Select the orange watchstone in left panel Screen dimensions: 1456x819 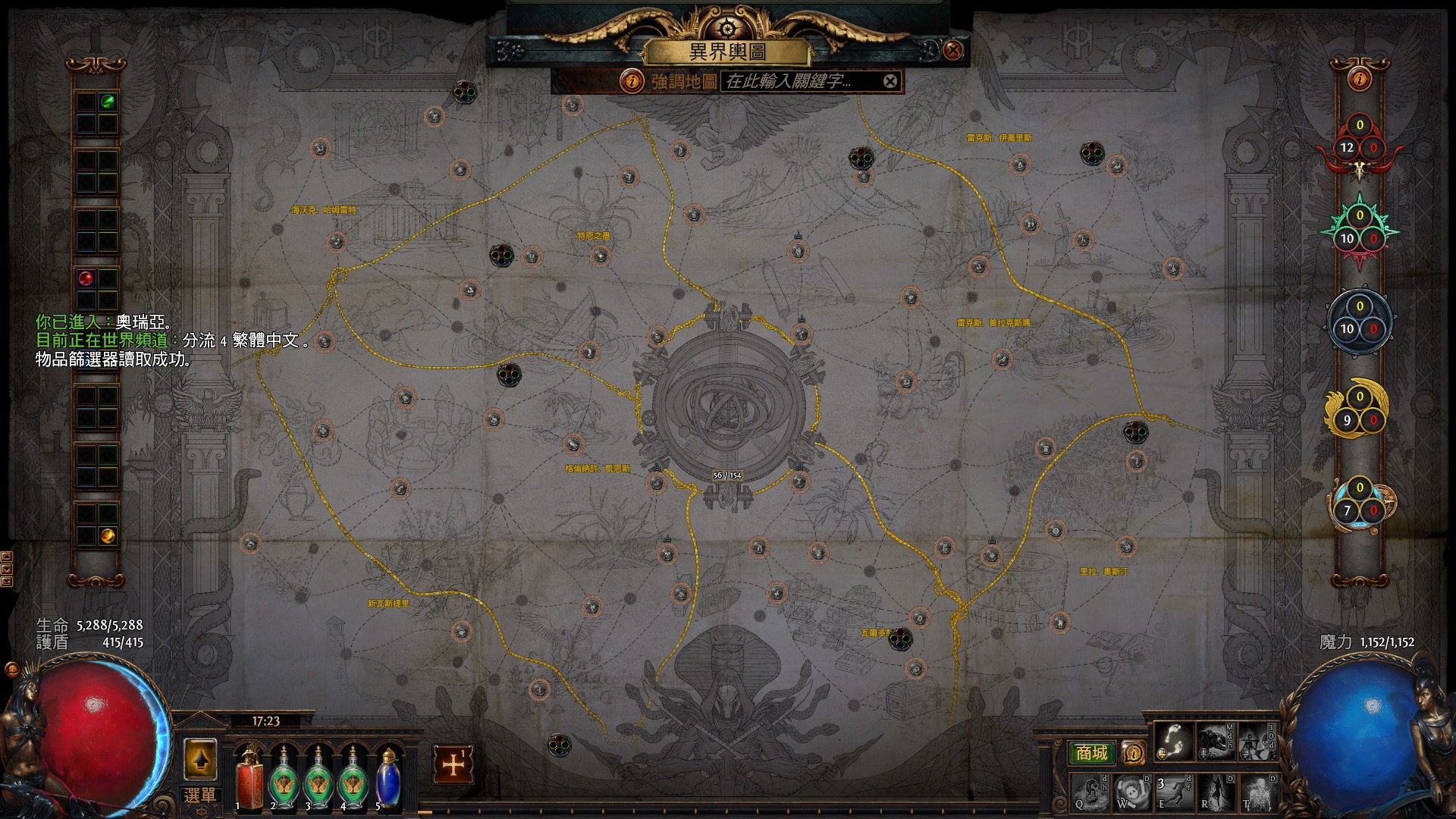108,536
